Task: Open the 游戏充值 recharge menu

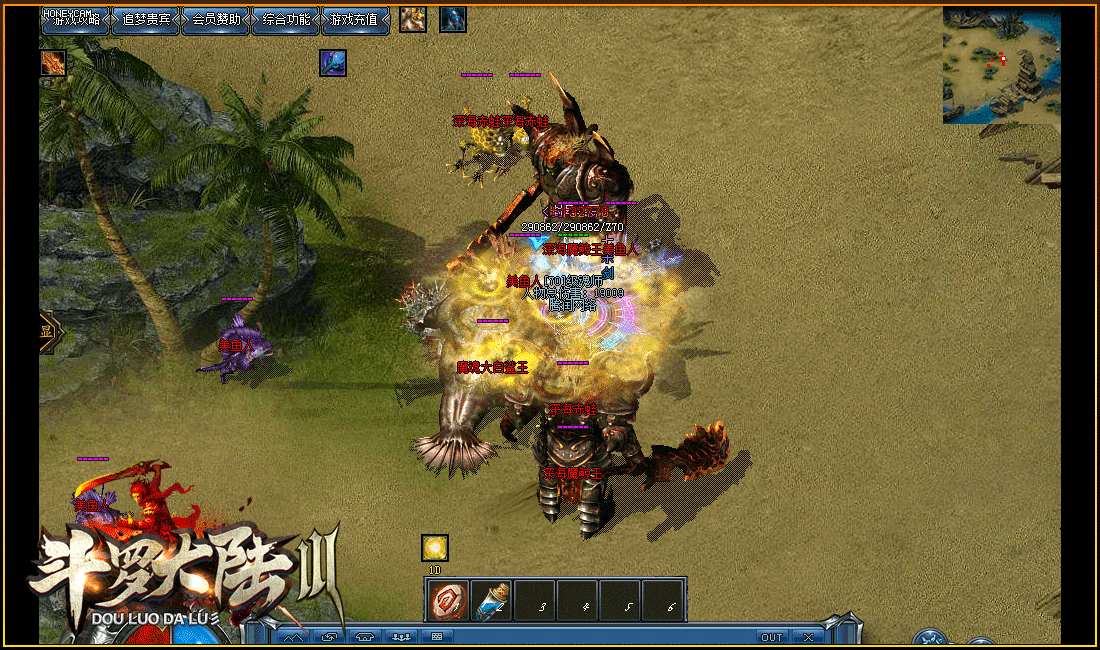Action: [x=355, y=20]
